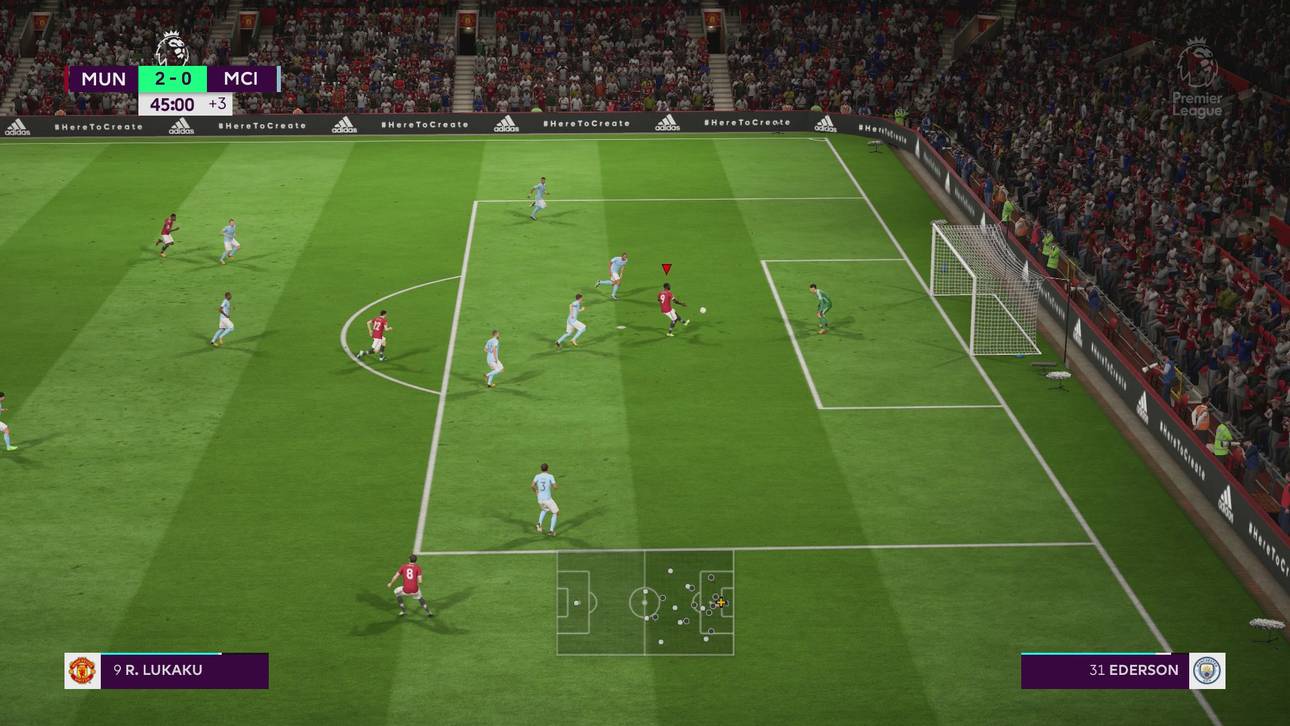1290x726 pixels.
Task: Click a white player dot on the radar
Action: [670, 571]
